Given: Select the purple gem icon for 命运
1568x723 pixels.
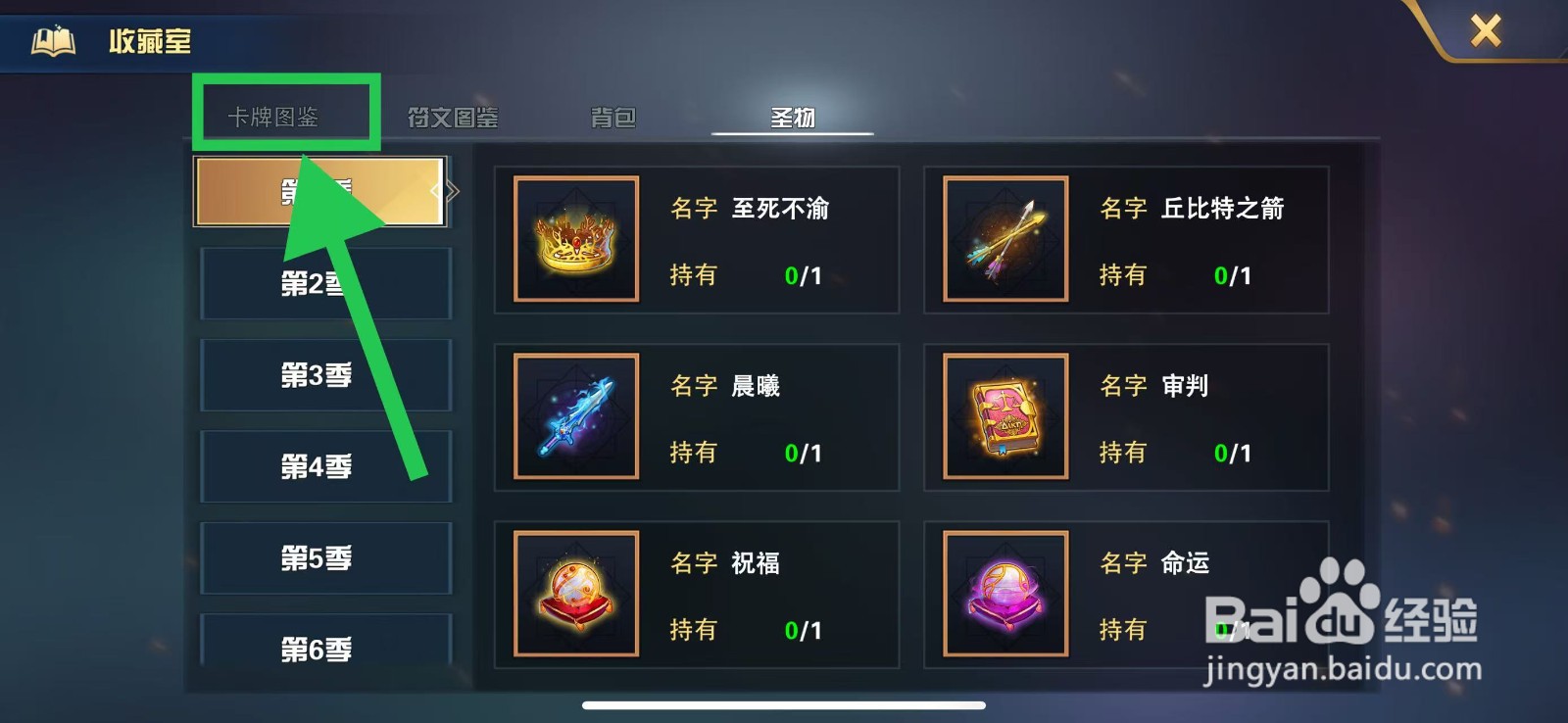Looking at the screenshot, I should tap(1004, 594).
